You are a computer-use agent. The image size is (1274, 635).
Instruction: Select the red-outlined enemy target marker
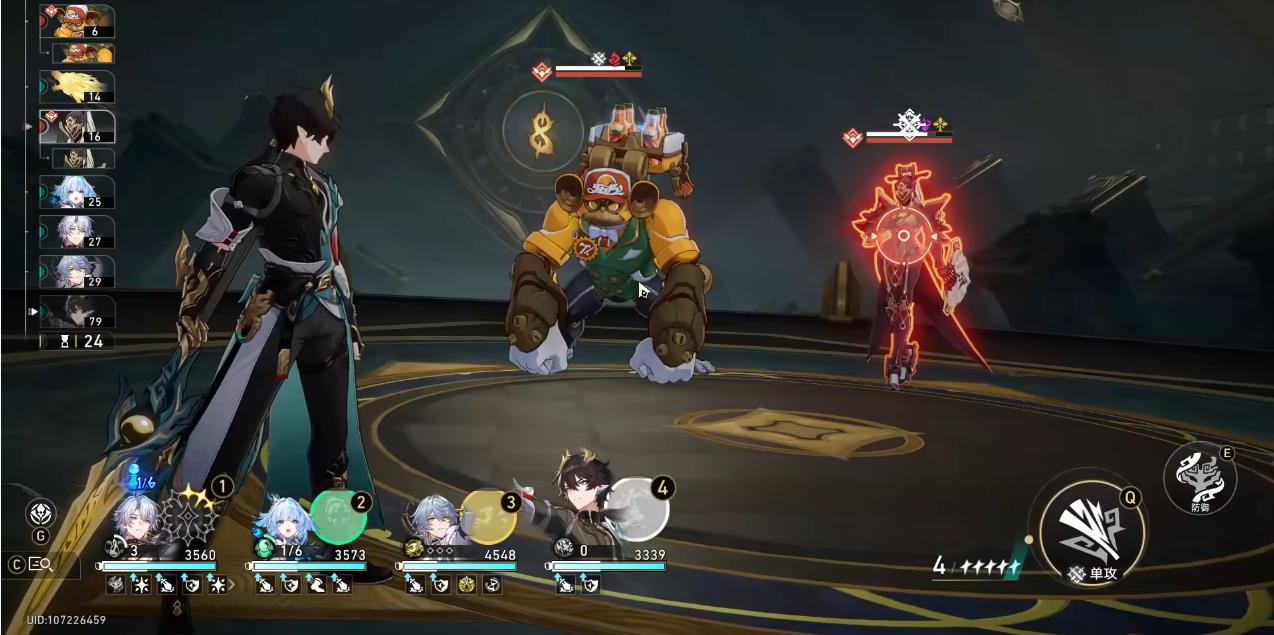904,236
